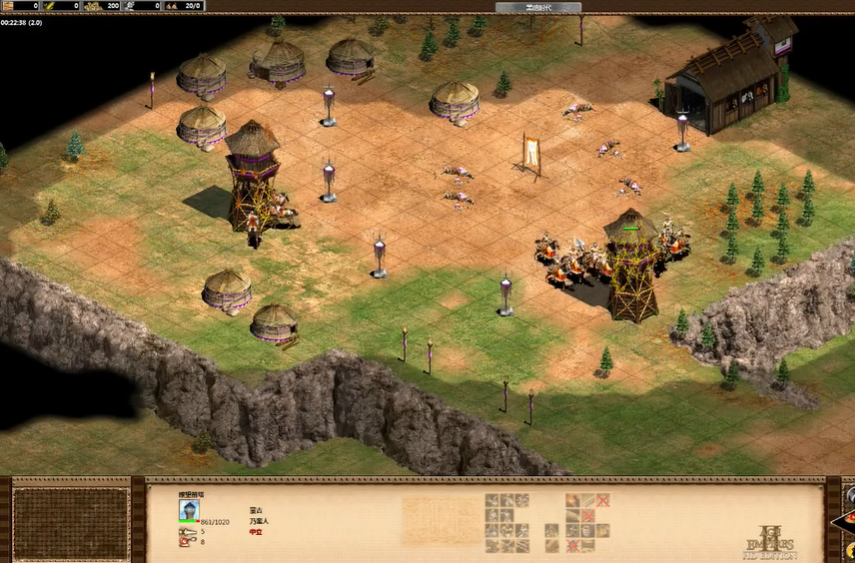Click the banner label at top center
855x563 pixels.
(553, 7)
